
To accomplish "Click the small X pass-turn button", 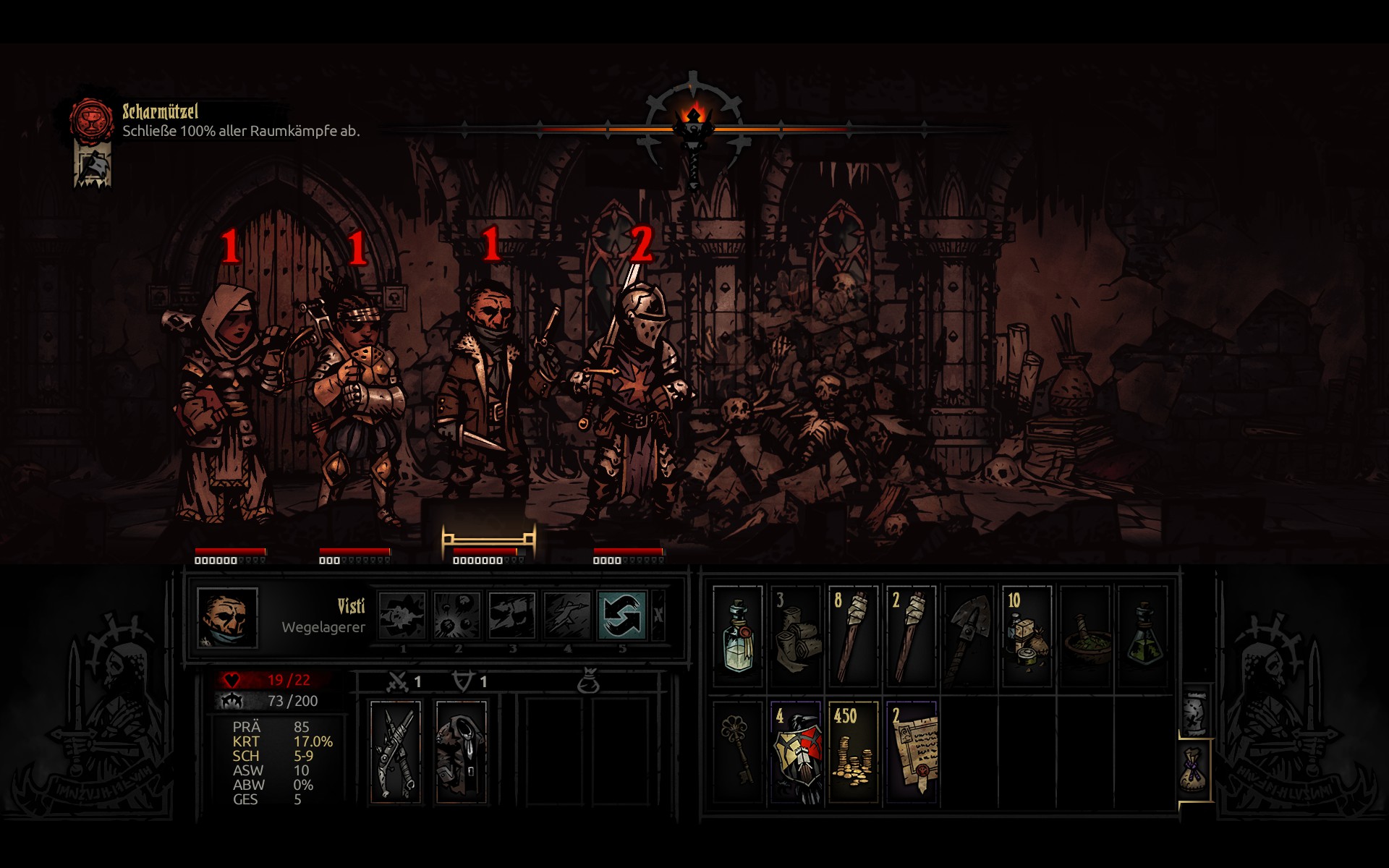I will tap(658, 616).
